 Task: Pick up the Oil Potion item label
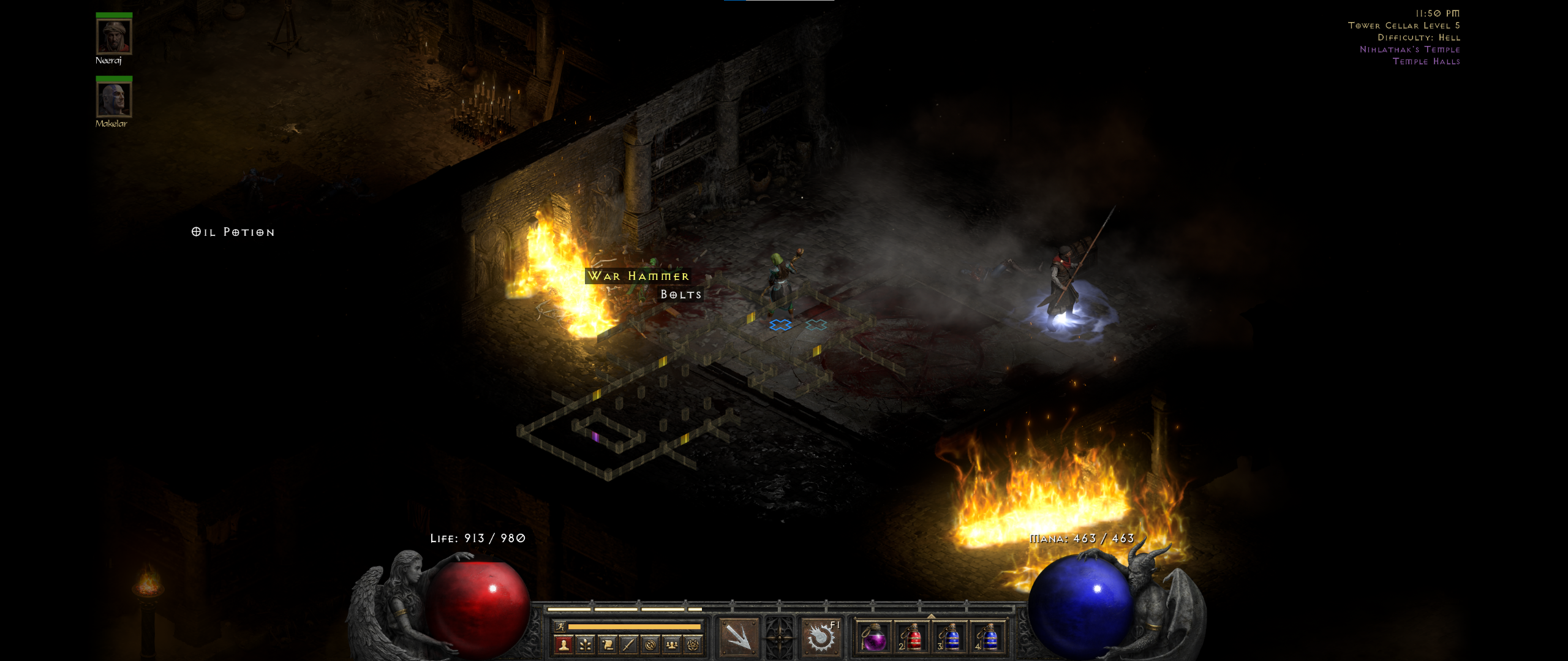233,232
